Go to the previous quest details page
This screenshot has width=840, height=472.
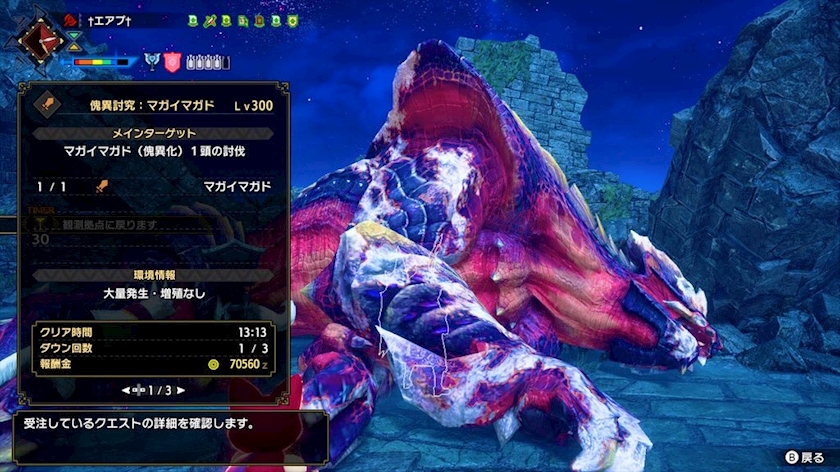[126, 389]
